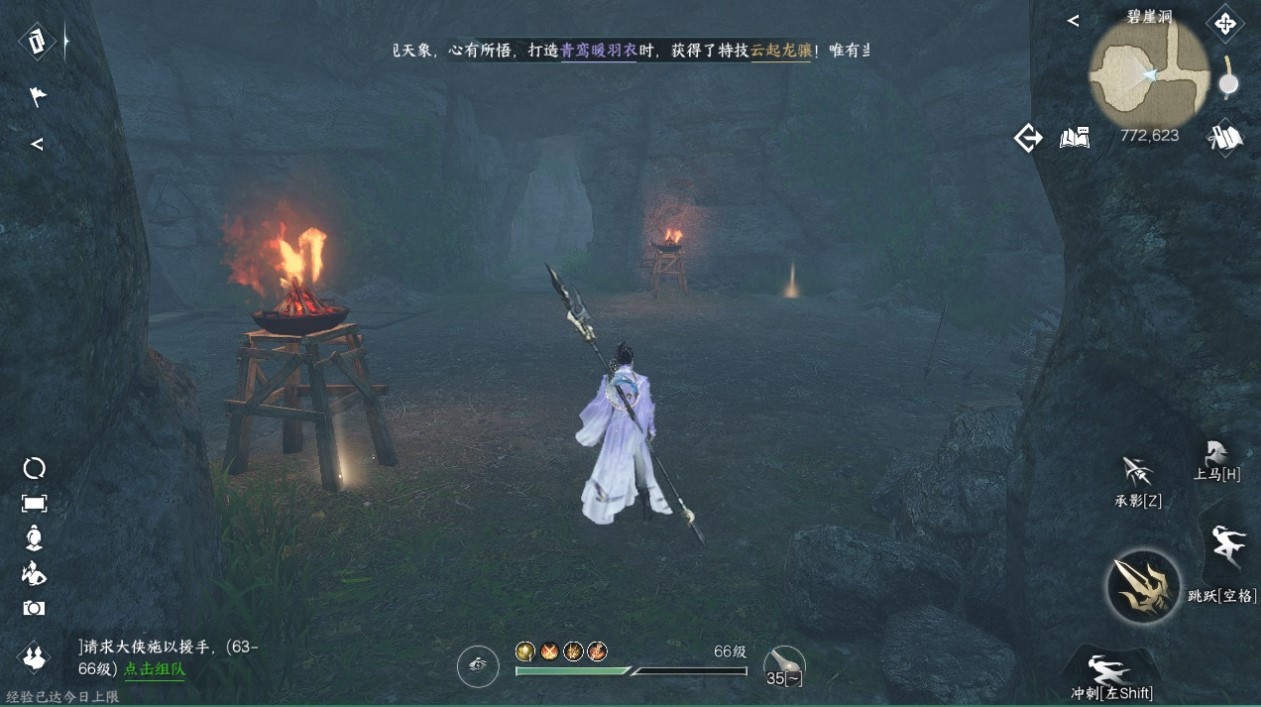Collapse the minimap with the arrow beside it
1261x707 pixels.
(x=1073, y=20)
